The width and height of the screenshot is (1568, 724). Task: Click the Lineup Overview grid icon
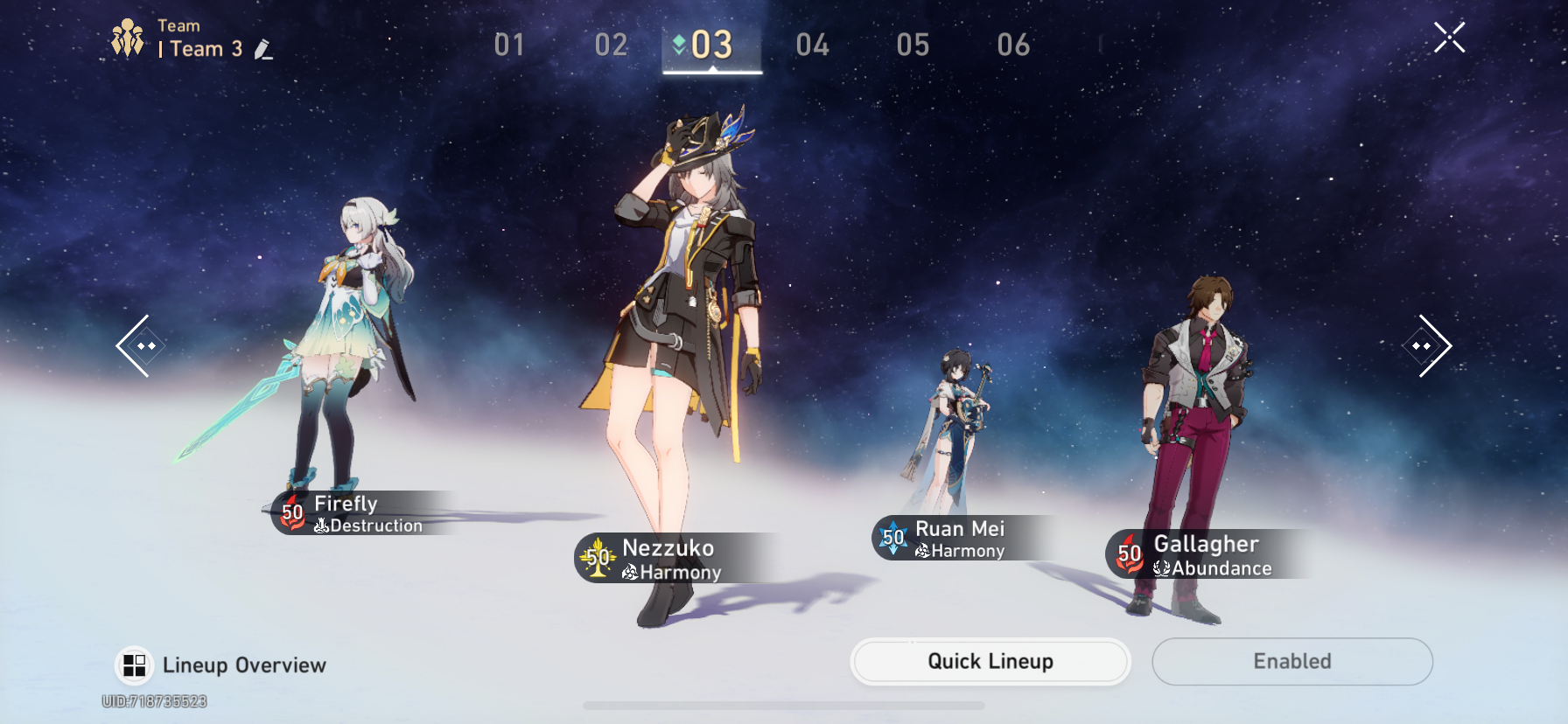(x=133, y=665)
